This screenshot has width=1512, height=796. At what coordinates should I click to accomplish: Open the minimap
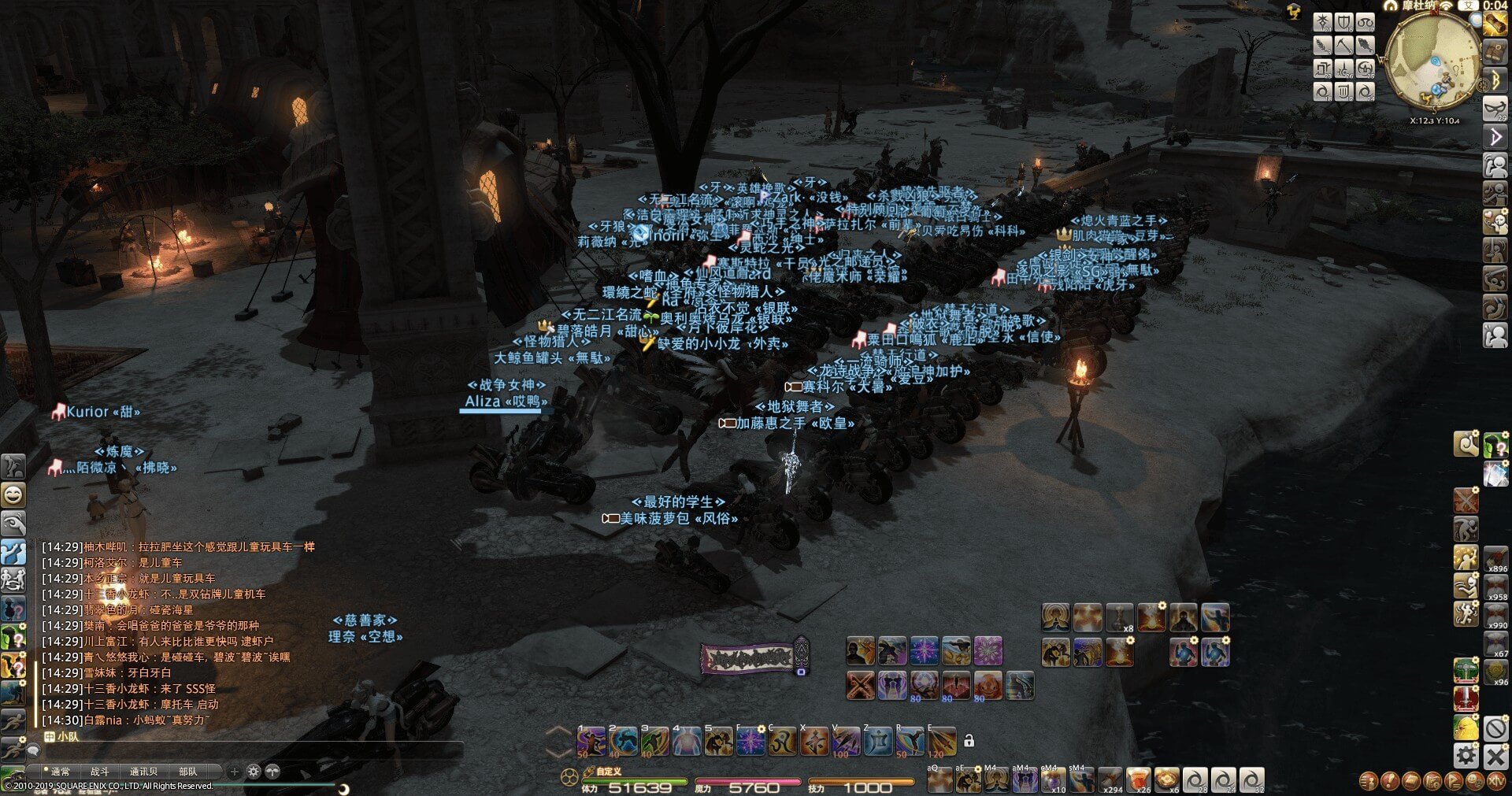1431,61
